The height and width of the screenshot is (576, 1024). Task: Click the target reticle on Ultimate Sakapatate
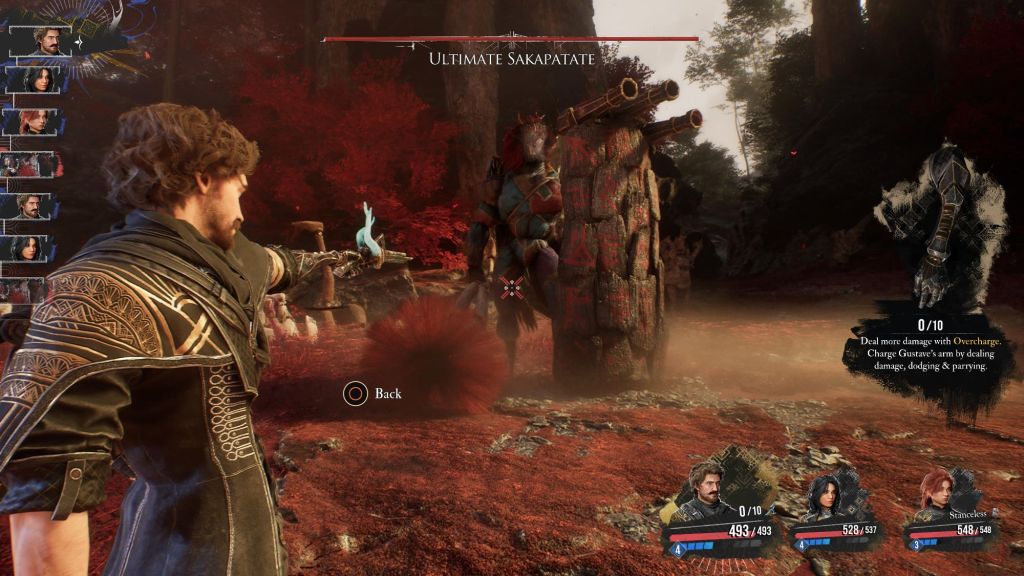(x=512, y=288)
